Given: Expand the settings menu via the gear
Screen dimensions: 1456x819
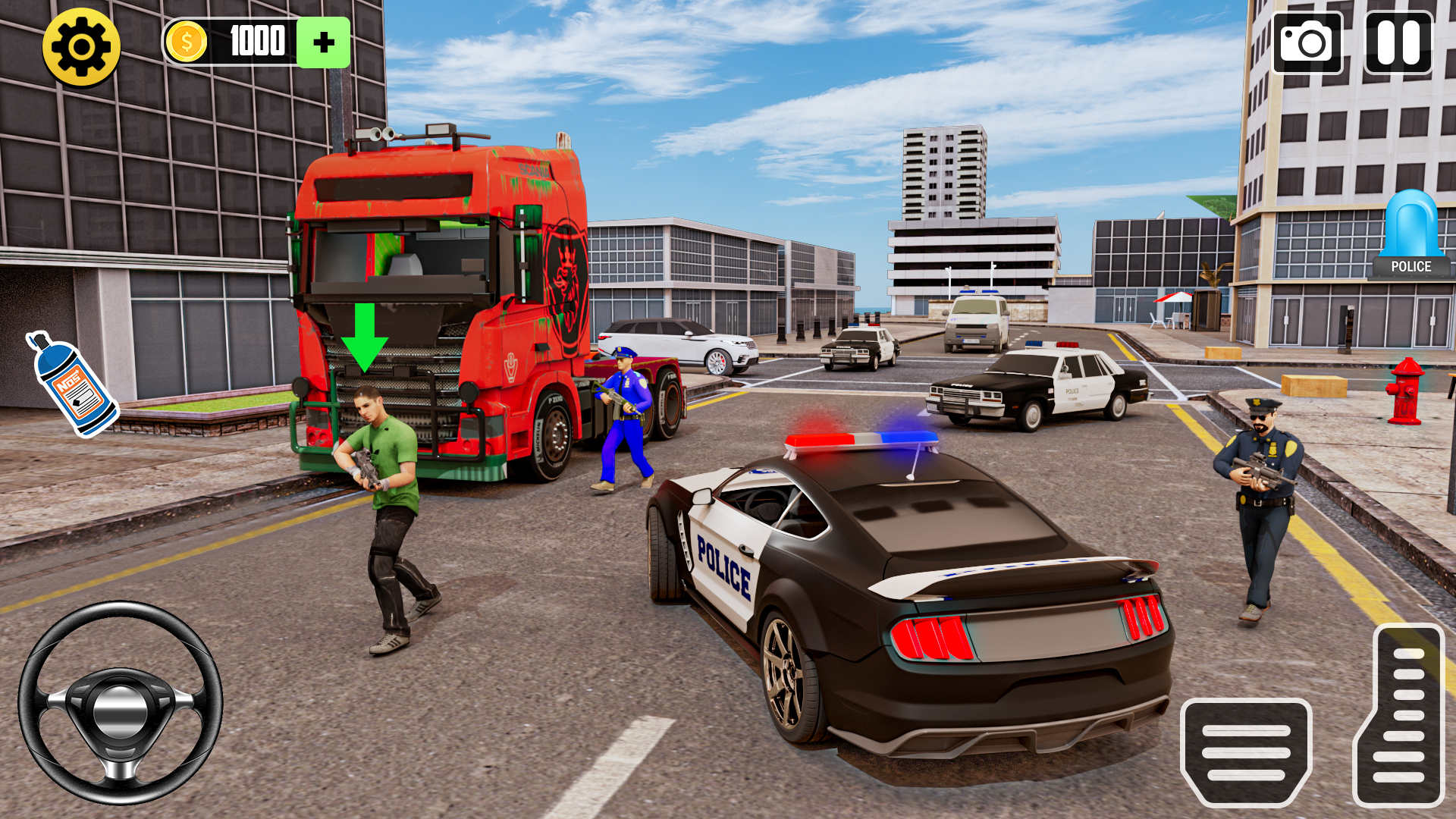Looking at the screenshot, I should (x=80, y=42).
